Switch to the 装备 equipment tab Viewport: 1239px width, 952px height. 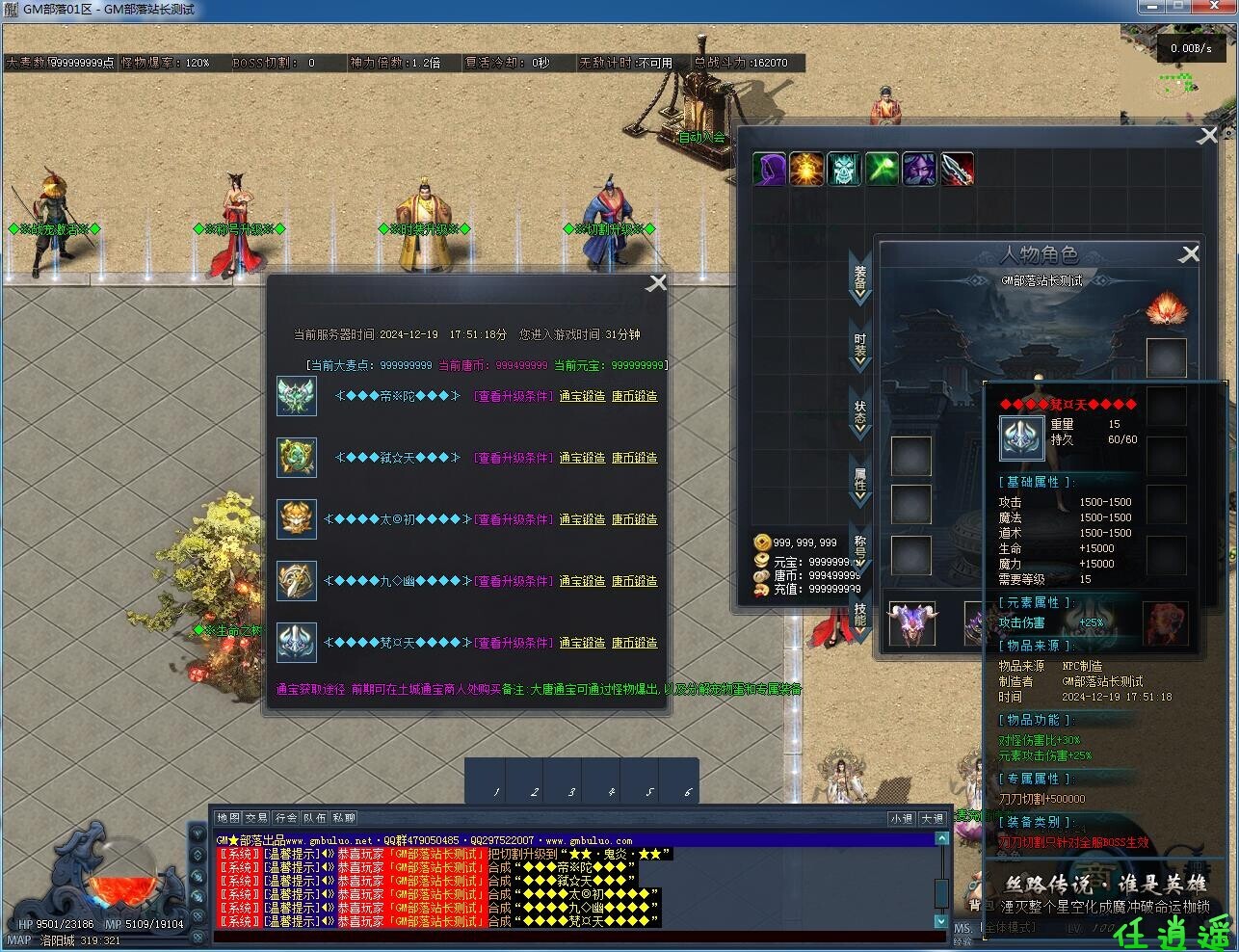[x=859, y=278]
